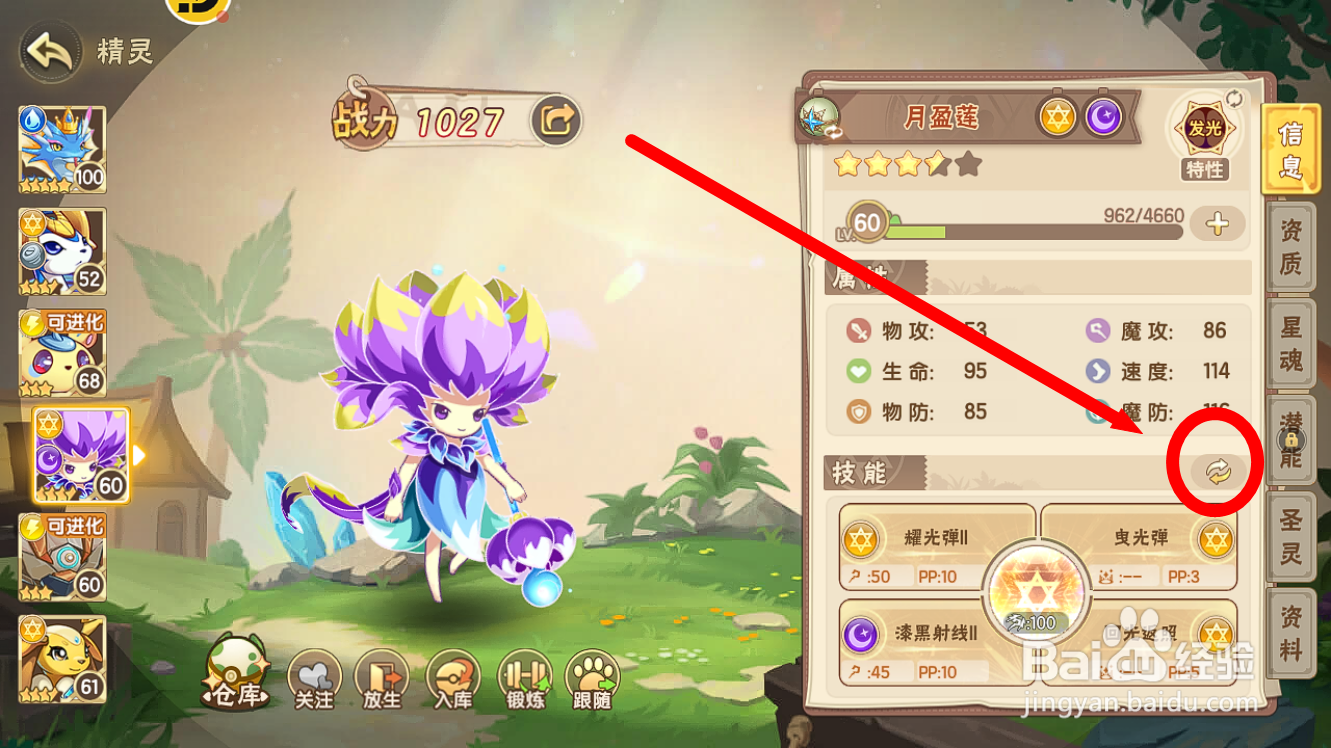Click the 关注 cloud icon

pos(316,675)
